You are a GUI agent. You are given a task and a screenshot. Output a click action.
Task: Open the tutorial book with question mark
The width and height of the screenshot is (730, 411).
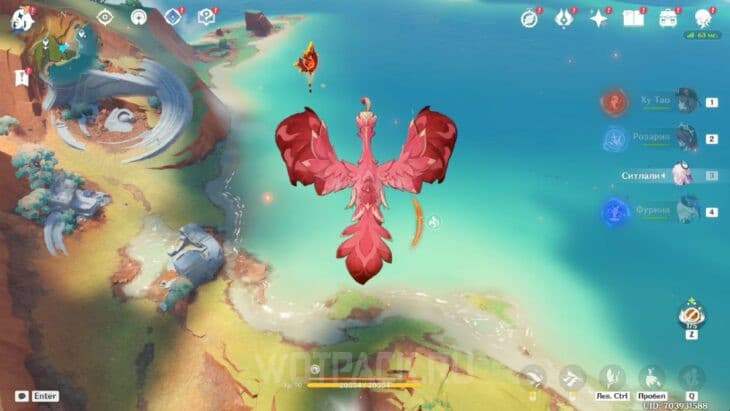tap(206, 16)
